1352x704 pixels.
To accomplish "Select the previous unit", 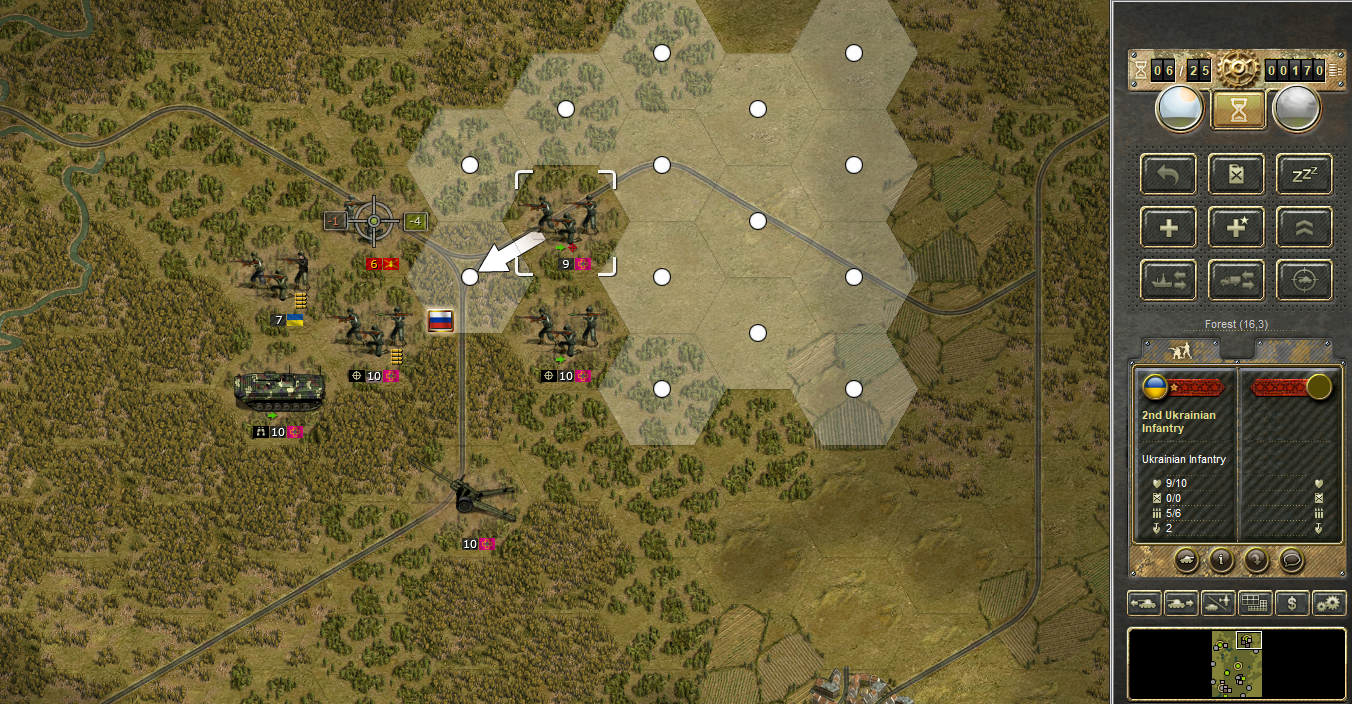I will point(1145,603).
